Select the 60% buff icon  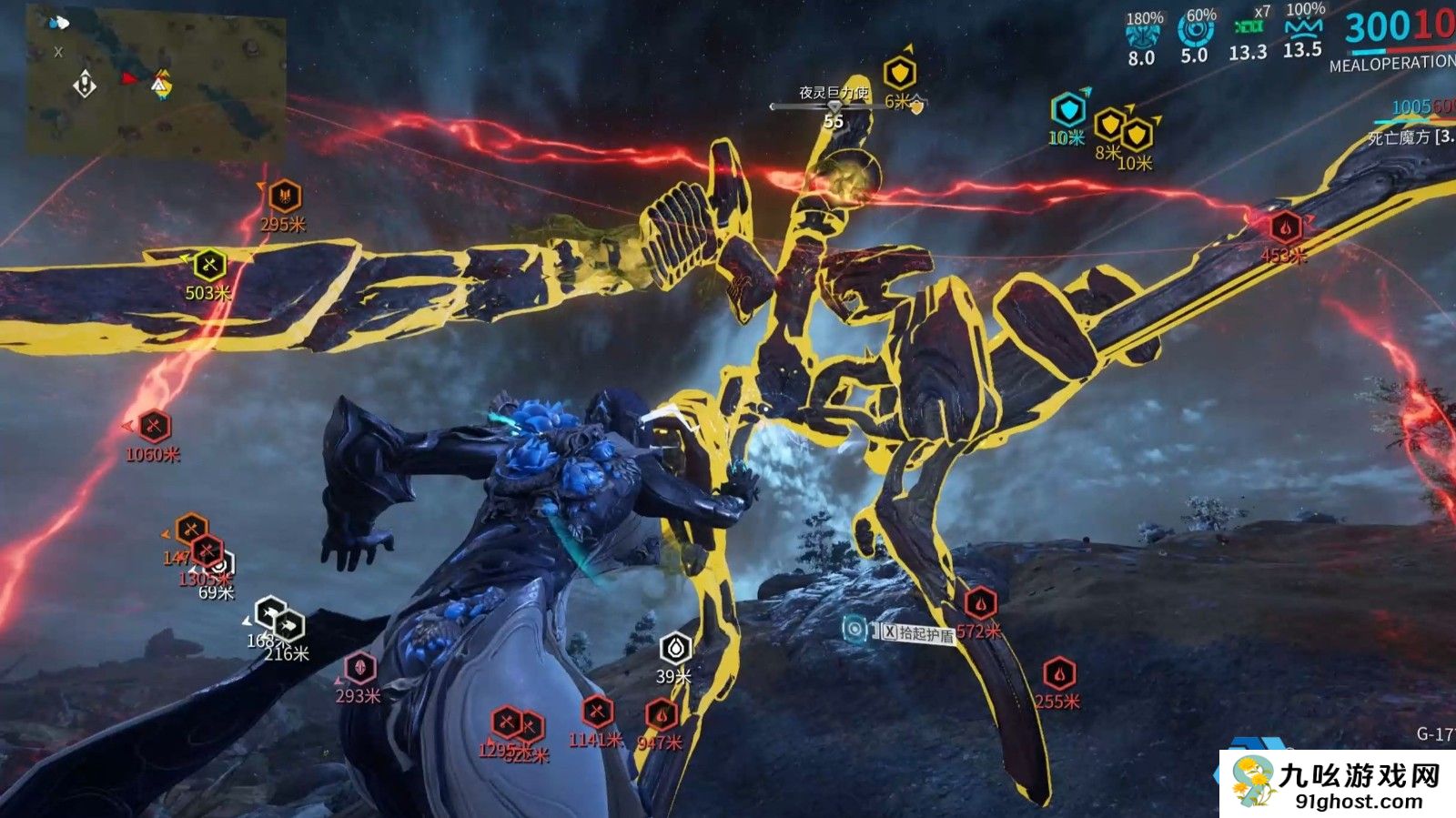pos(1196,31)
